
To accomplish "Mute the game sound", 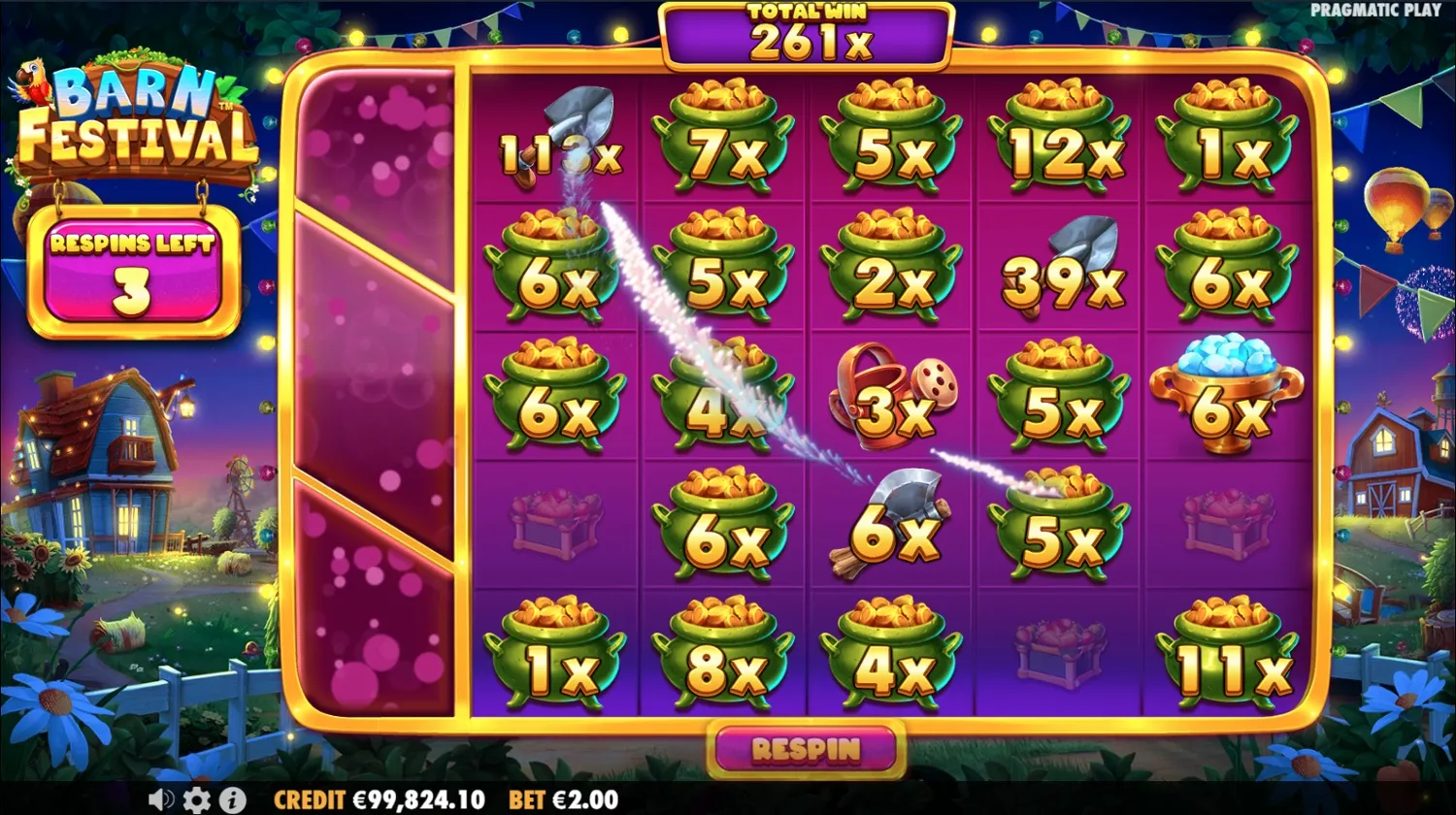I will pos(161,800).
